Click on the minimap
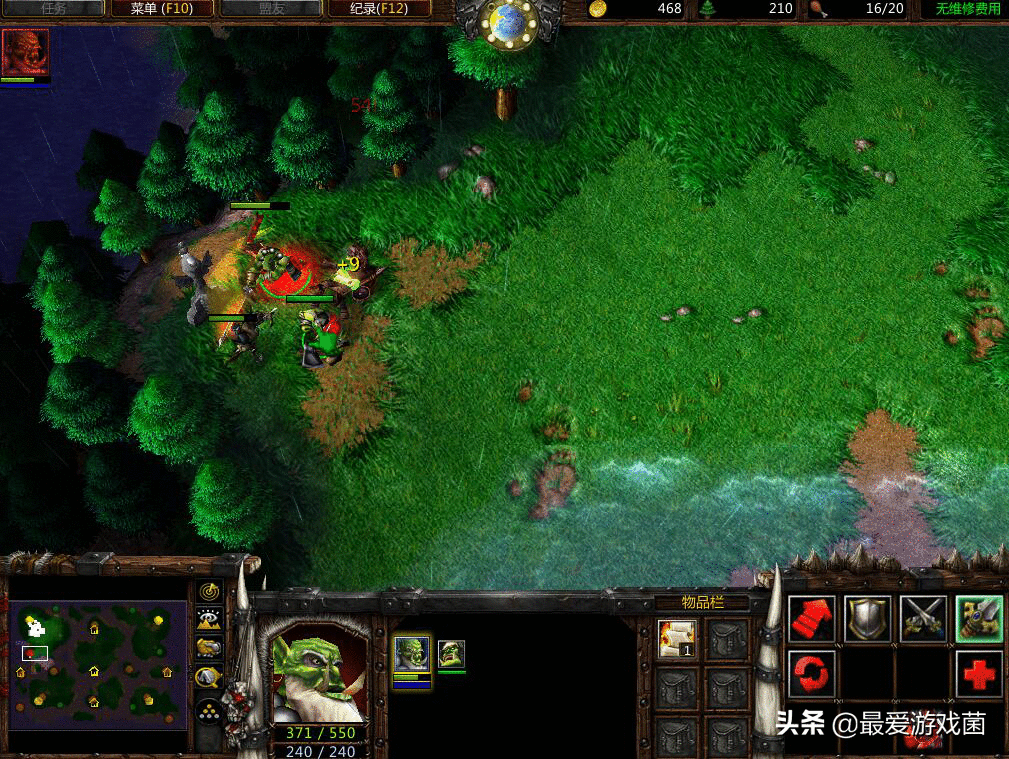The width and height of the screenshot is (1009, 759). (x=97, y=663)
